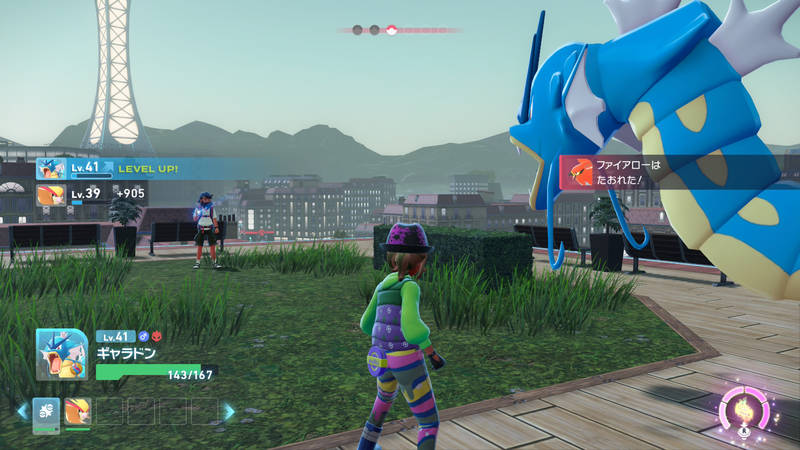The height and width of the screenshot is (450, 800).
Task: Select the Gyarados Lv.41 level-up entry
Action: tap(110, 169)
